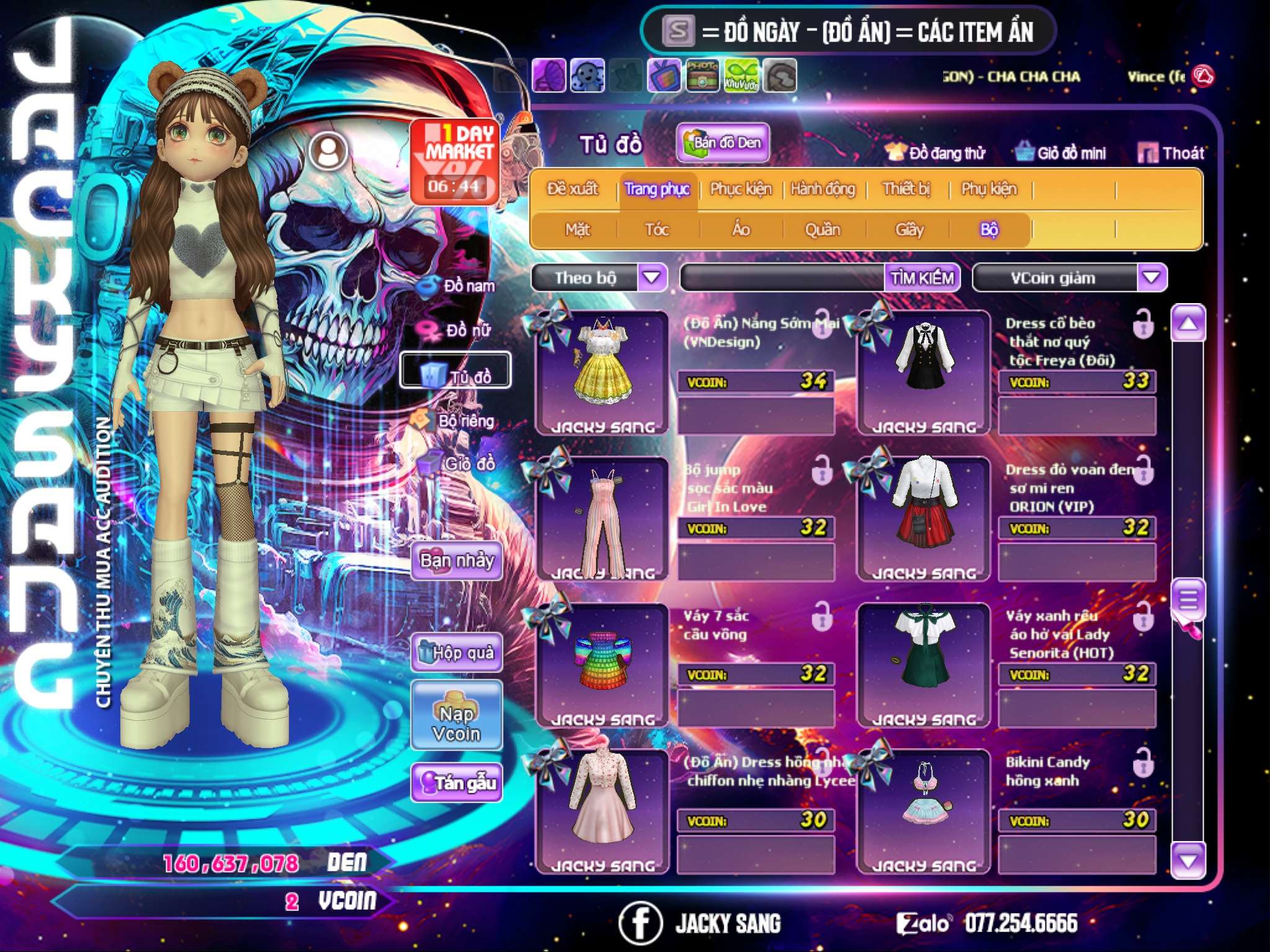Open Giỏ đồ mini cart
Image resolution: width=1270 pixels, height=952 pixels.
(x=1061, y=152)
